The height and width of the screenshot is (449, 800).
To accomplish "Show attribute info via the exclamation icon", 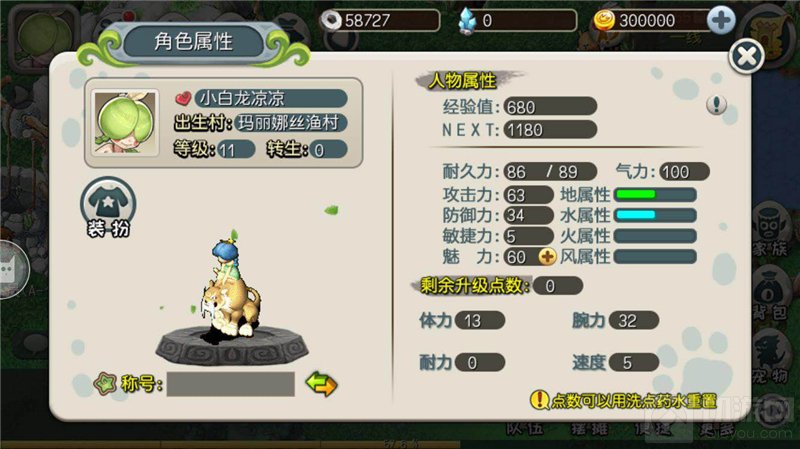I will (x=716, y=104).
